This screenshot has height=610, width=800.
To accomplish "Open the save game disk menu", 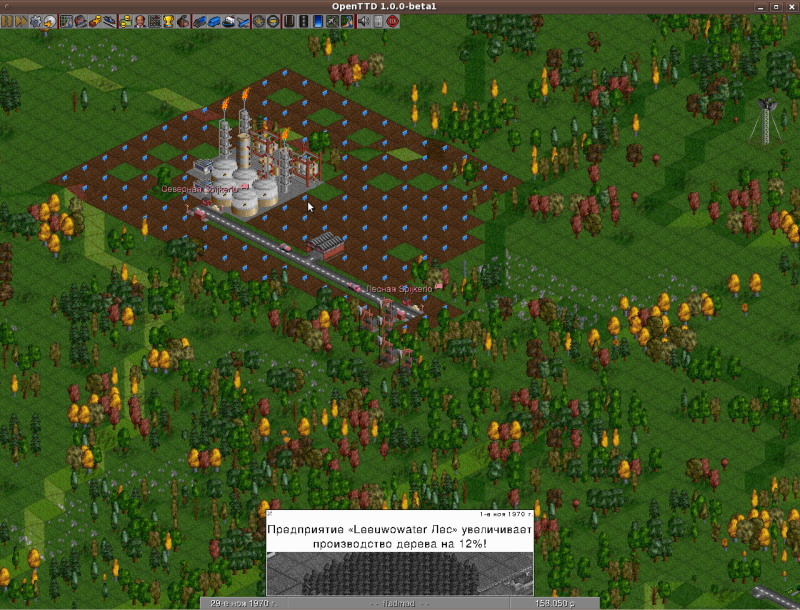I will point(49,20).
